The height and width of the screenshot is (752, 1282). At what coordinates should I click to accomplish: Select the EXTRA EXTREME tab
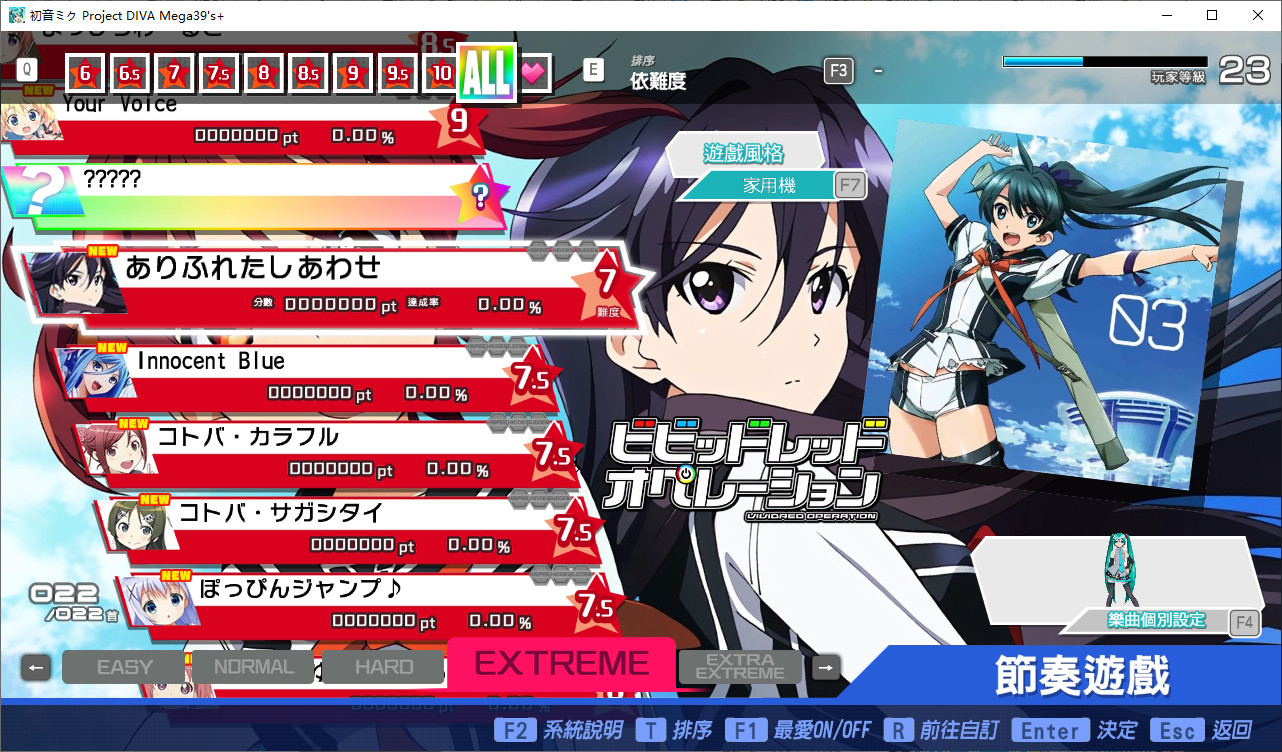tap(740, 666)
